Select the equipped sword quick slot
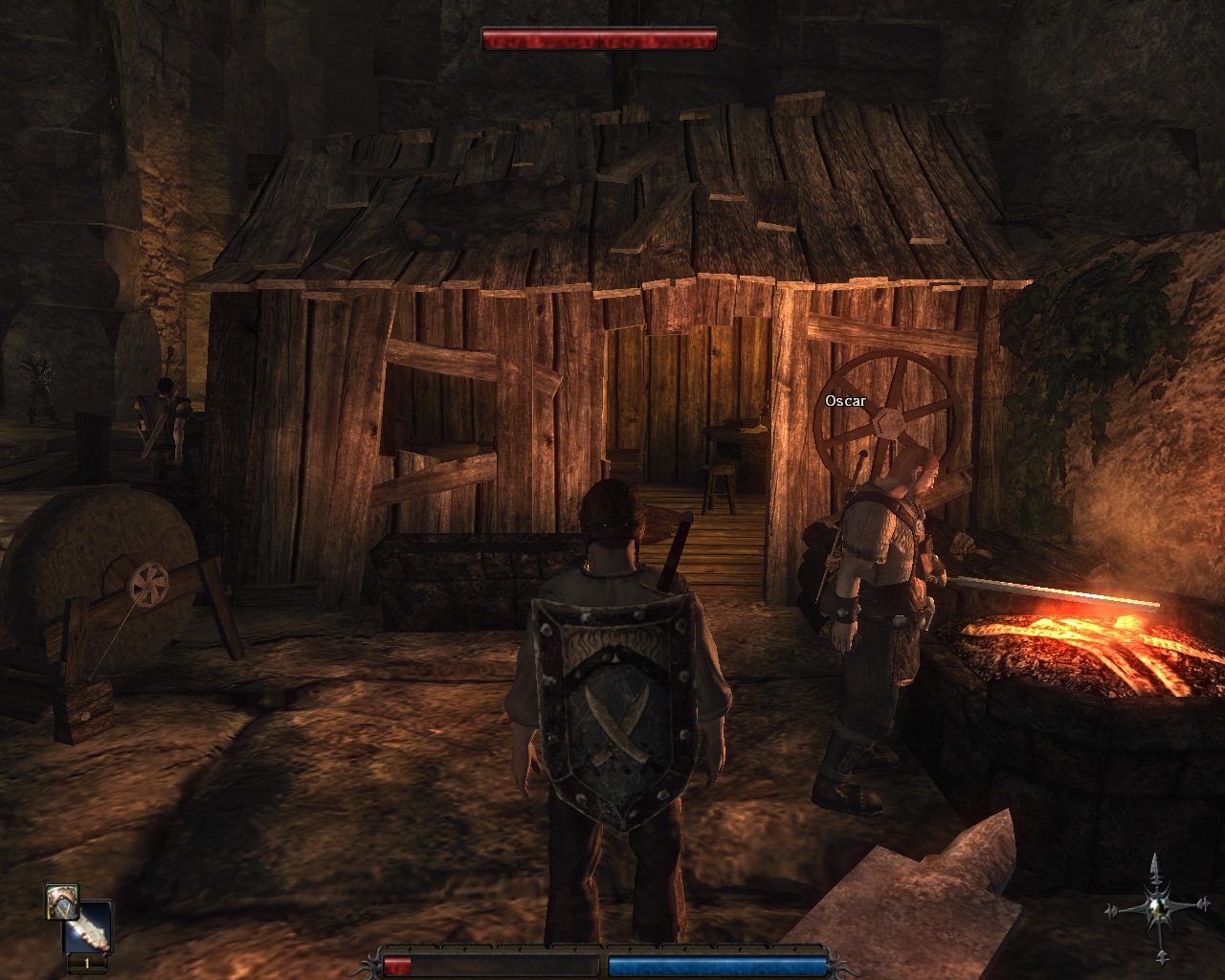Image resolution: width=1225 pixels, height=980 pixels. click(88, 928)
